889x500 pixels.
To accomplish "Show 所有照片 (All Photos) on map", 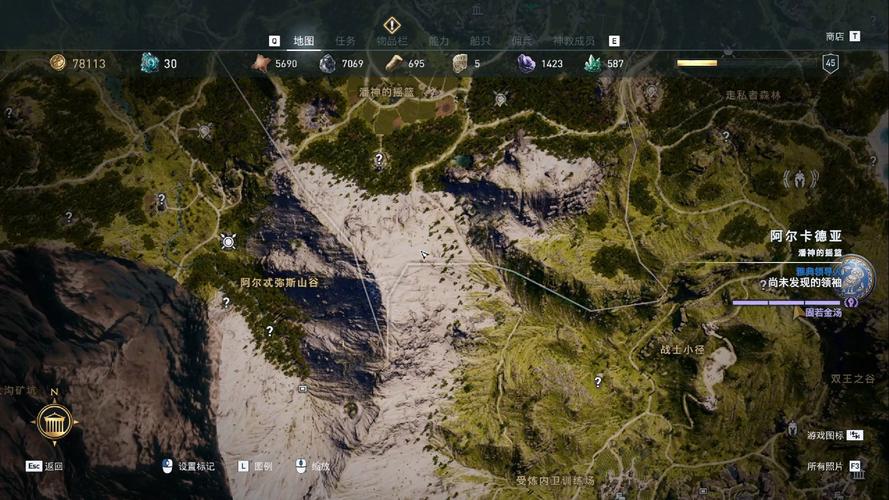I will click(x=825, y=466).
